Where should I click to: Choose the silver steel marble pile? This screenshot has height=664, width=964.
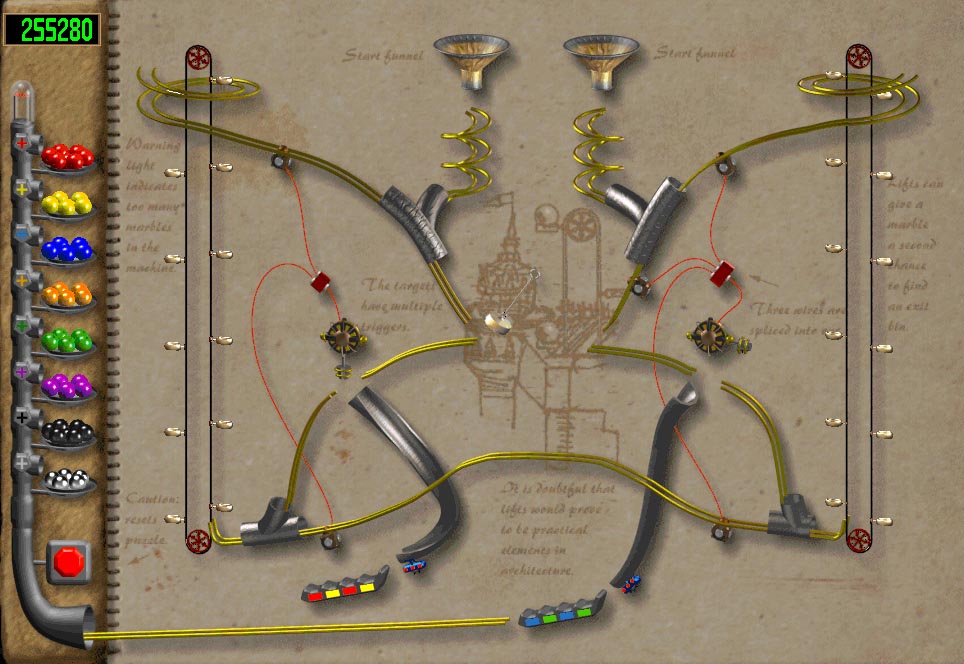pyautogui.click(x=68, y=478)
